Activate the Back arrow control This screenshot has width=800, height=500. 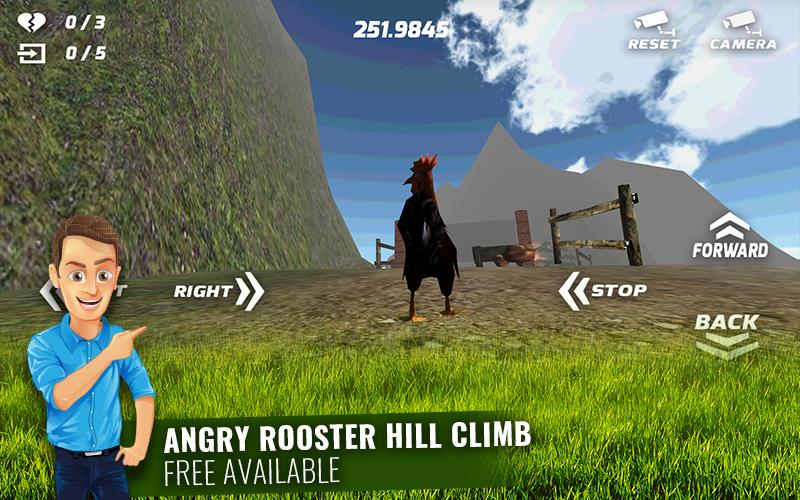click(727, 333)
